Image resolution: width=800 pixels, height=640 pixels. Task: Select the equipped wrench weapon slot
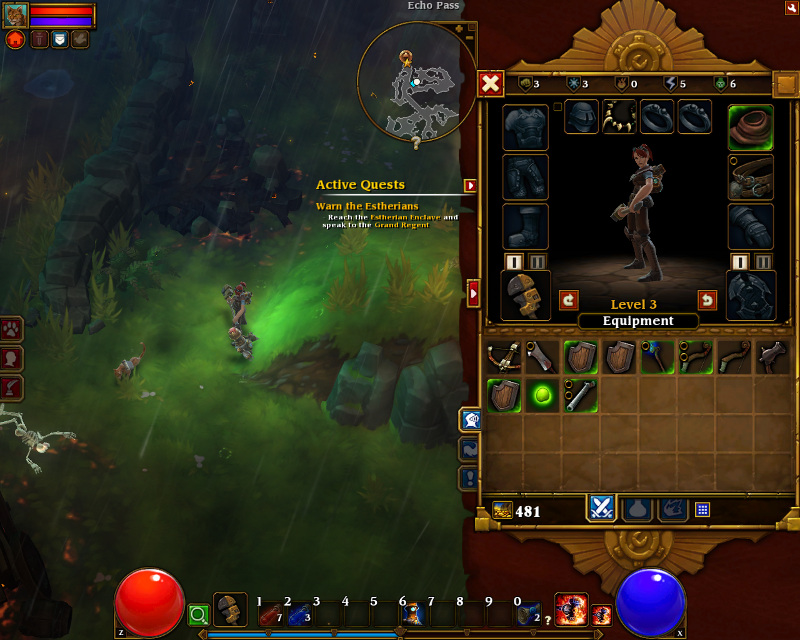525,296
